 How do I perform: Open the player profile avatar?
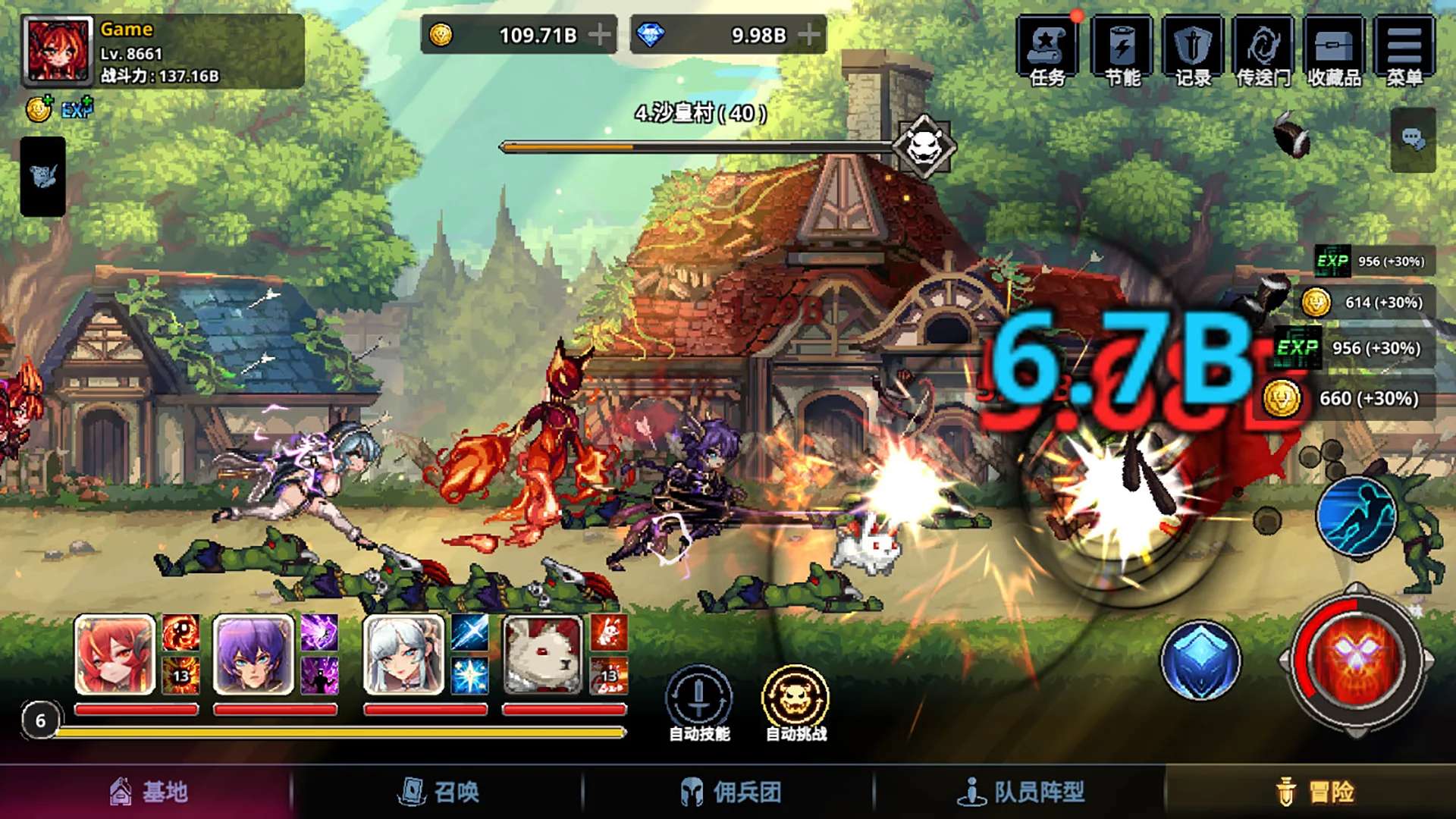tap(58, 50)
